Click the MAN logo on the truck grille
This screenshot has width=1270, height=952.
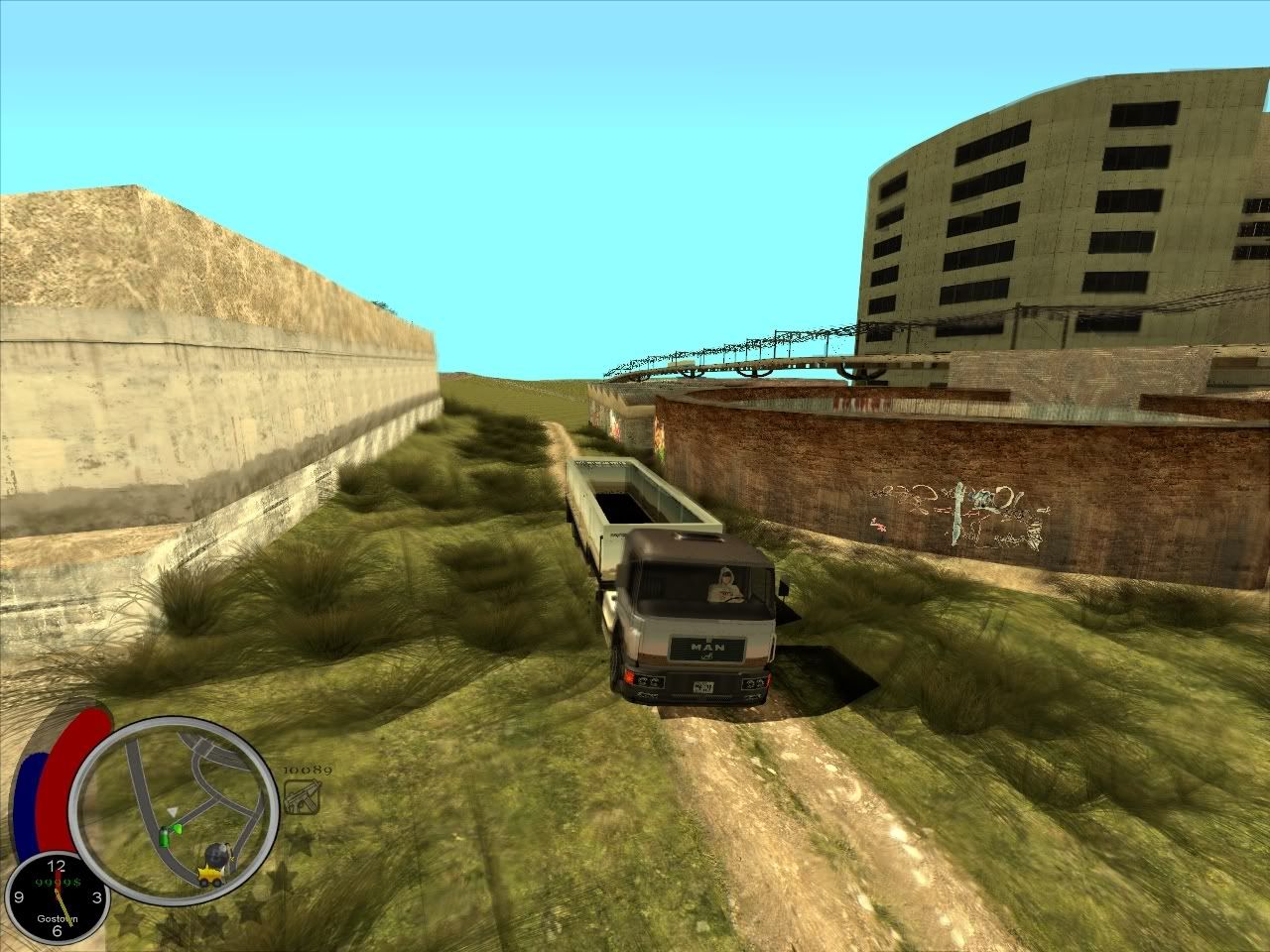pos(705,645)
